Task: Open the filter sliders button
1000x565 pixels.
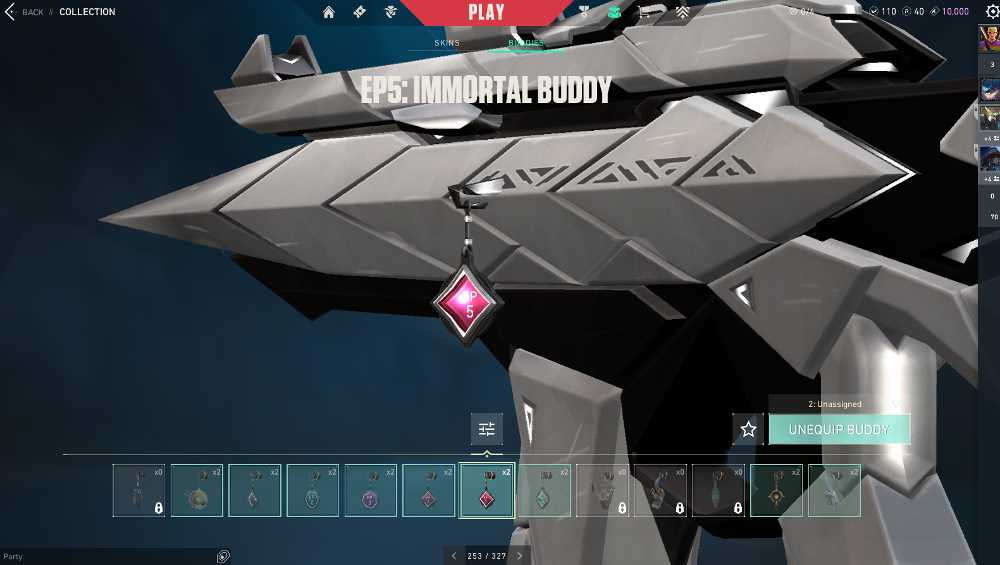Action: coord(487,429)
